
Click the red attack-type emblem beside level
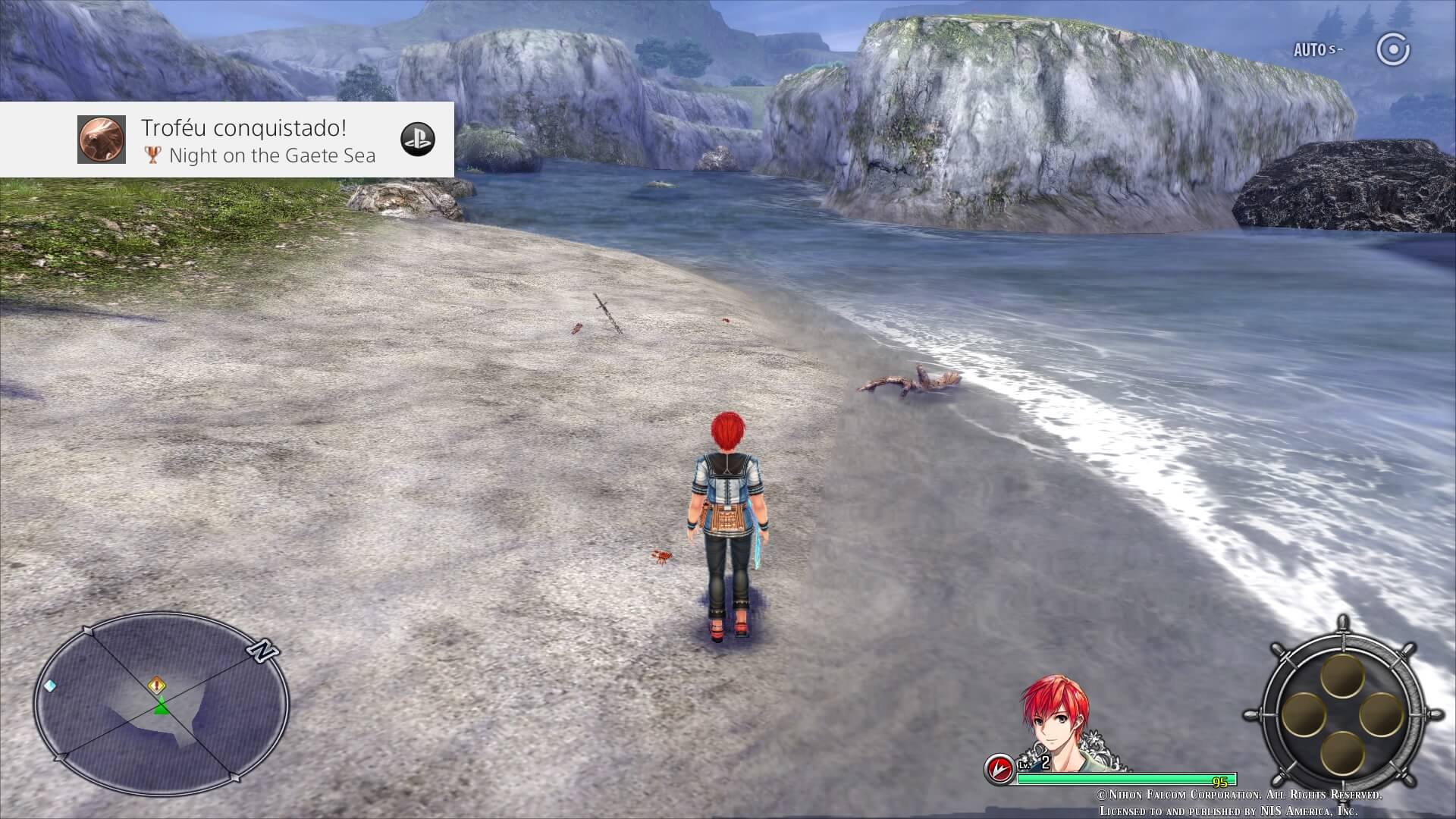pyautogui.click(x=999, y=769)
